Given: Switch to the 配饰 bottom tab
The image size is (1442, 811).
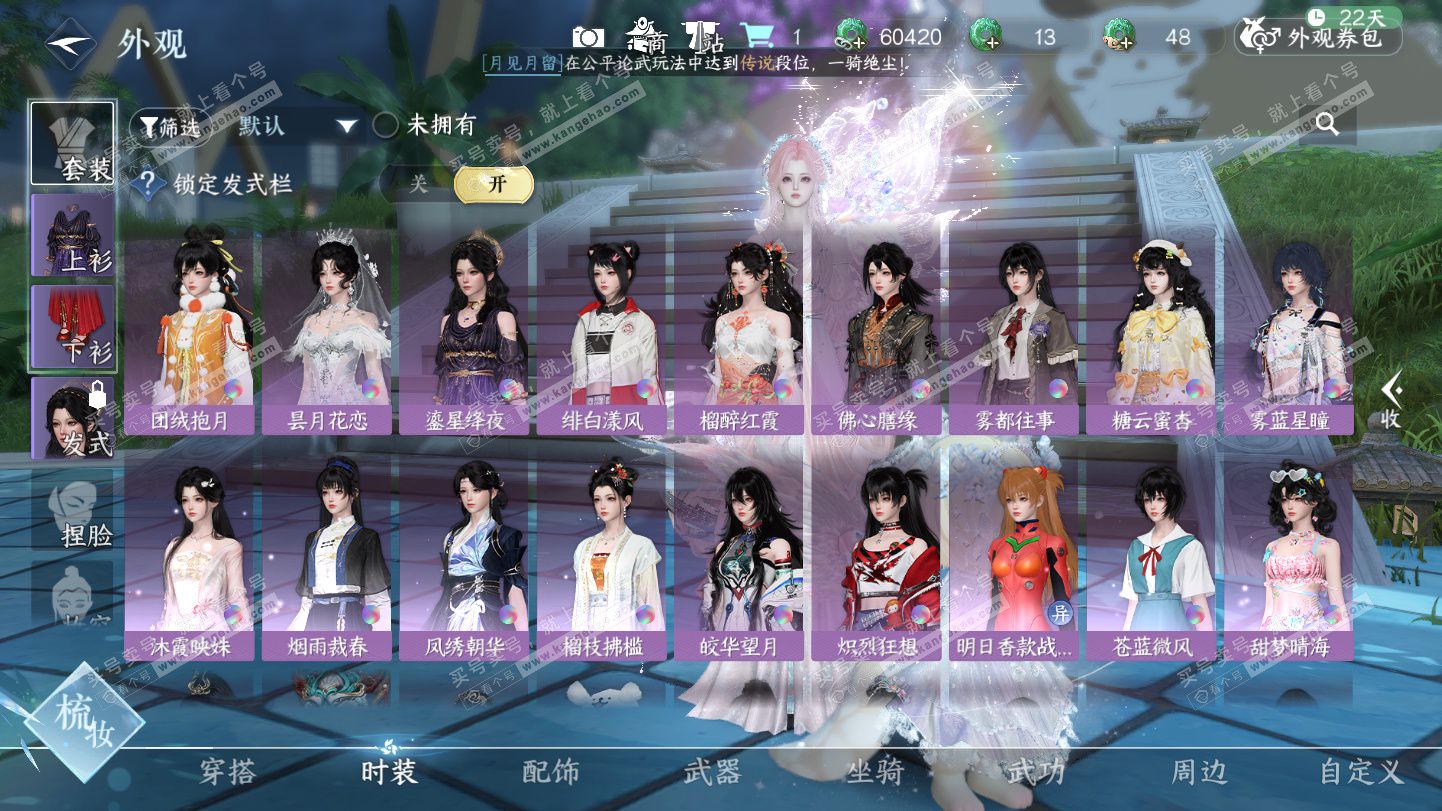Looking at the screenshot, I should (x=551, y=771).
